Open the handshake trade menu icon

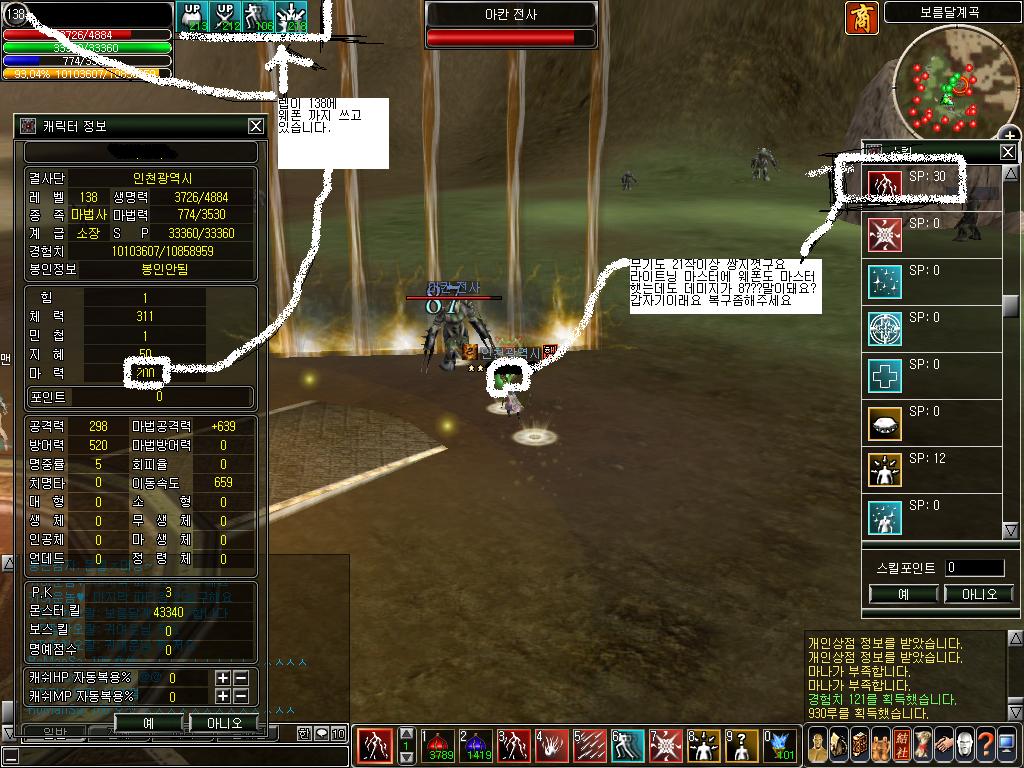coord(942,745)
